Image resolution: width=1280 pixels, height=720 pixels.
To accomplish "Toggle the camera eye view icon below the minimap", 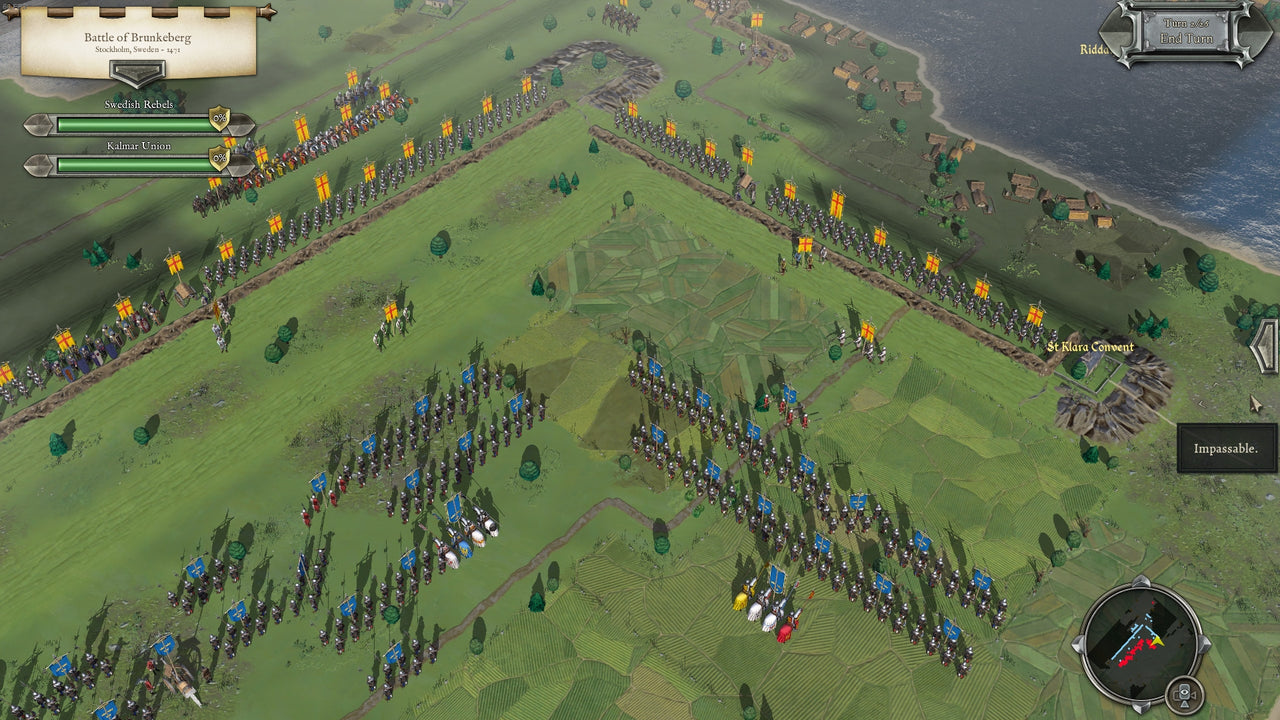I will (1185, 693).
